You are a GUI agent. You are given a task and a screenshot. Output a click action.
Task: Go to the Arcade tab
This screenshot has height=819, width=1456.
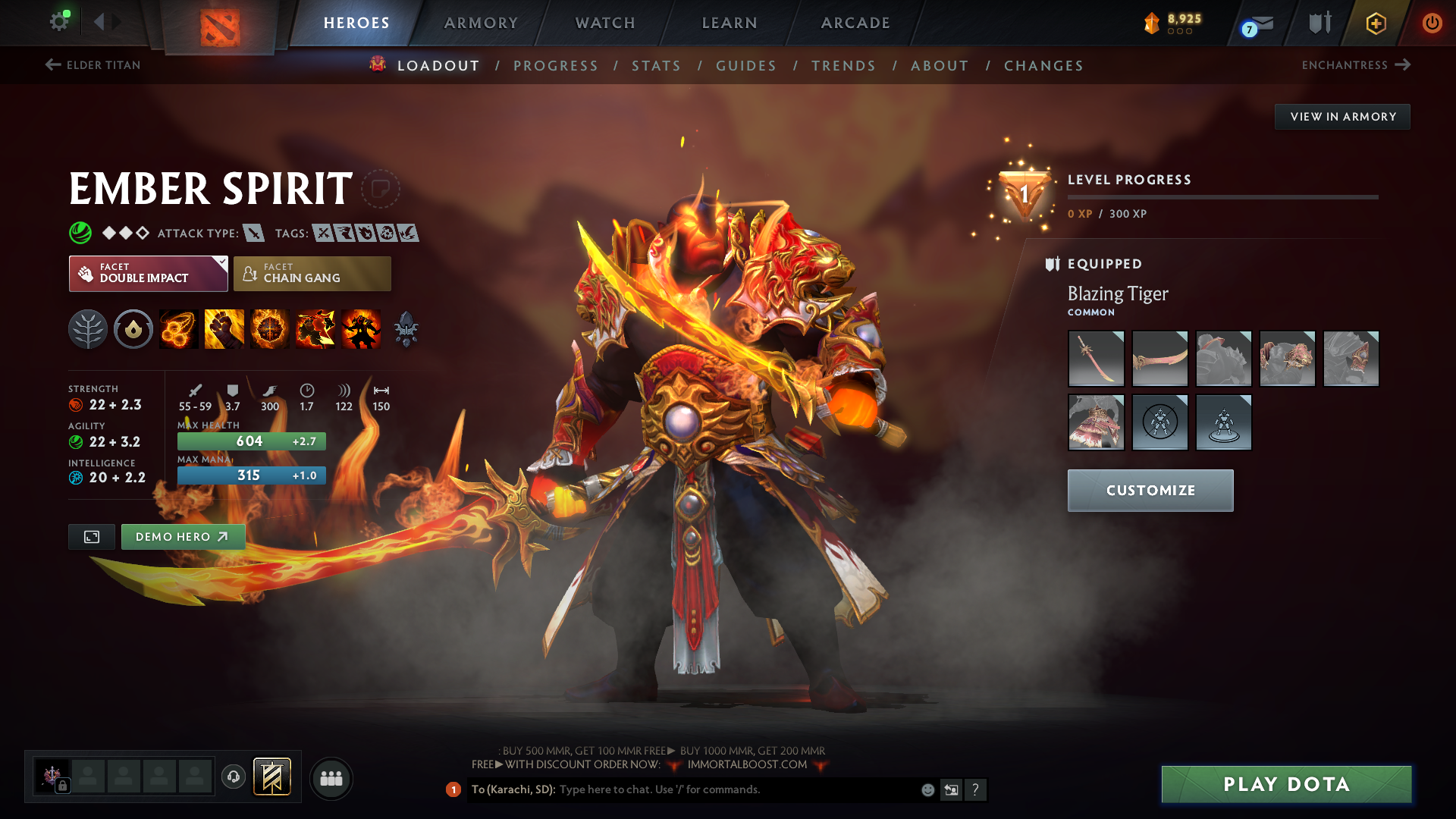pyautogui.click(x=855, y=23)
